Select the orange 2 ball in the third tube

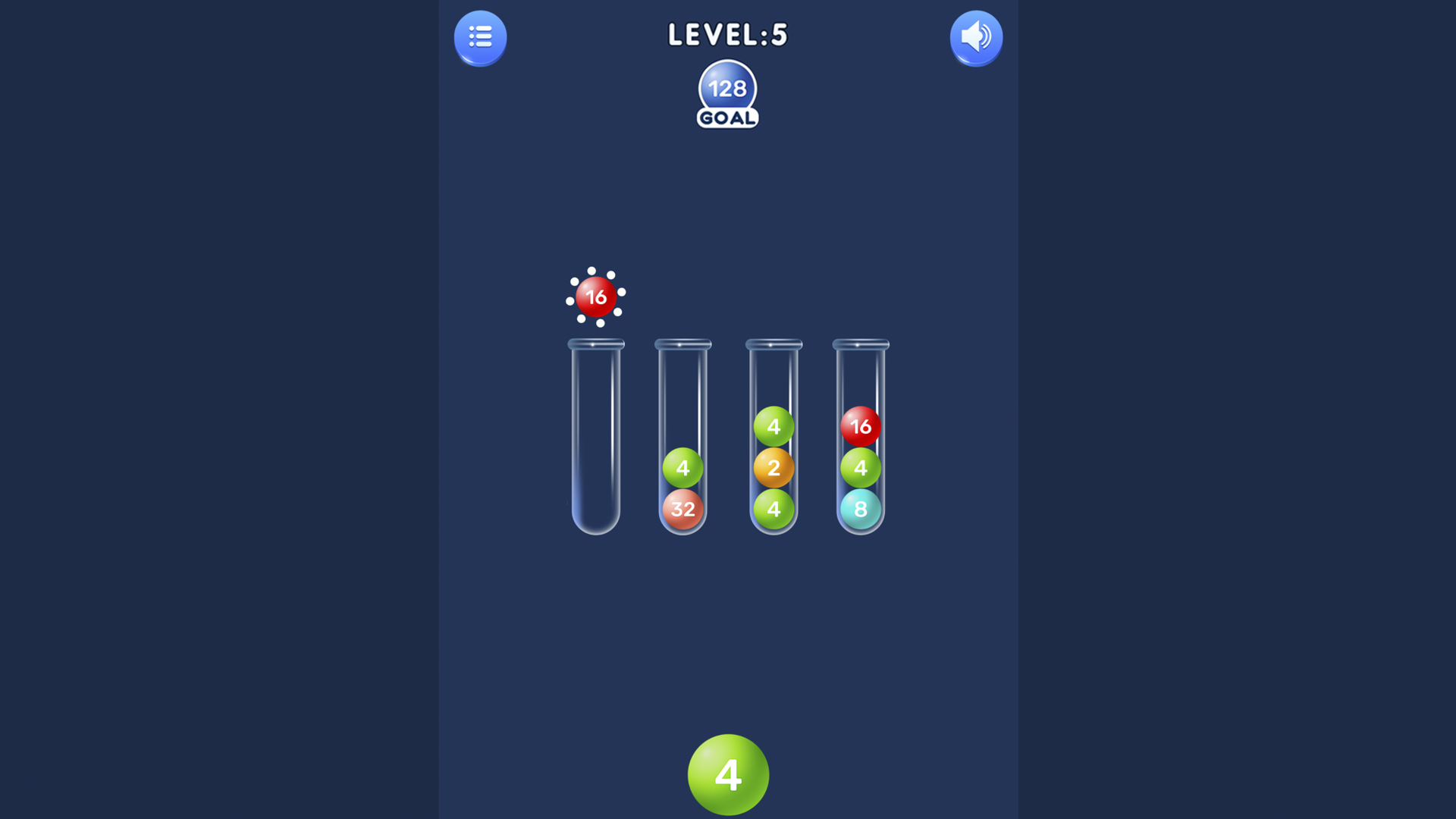773,468
